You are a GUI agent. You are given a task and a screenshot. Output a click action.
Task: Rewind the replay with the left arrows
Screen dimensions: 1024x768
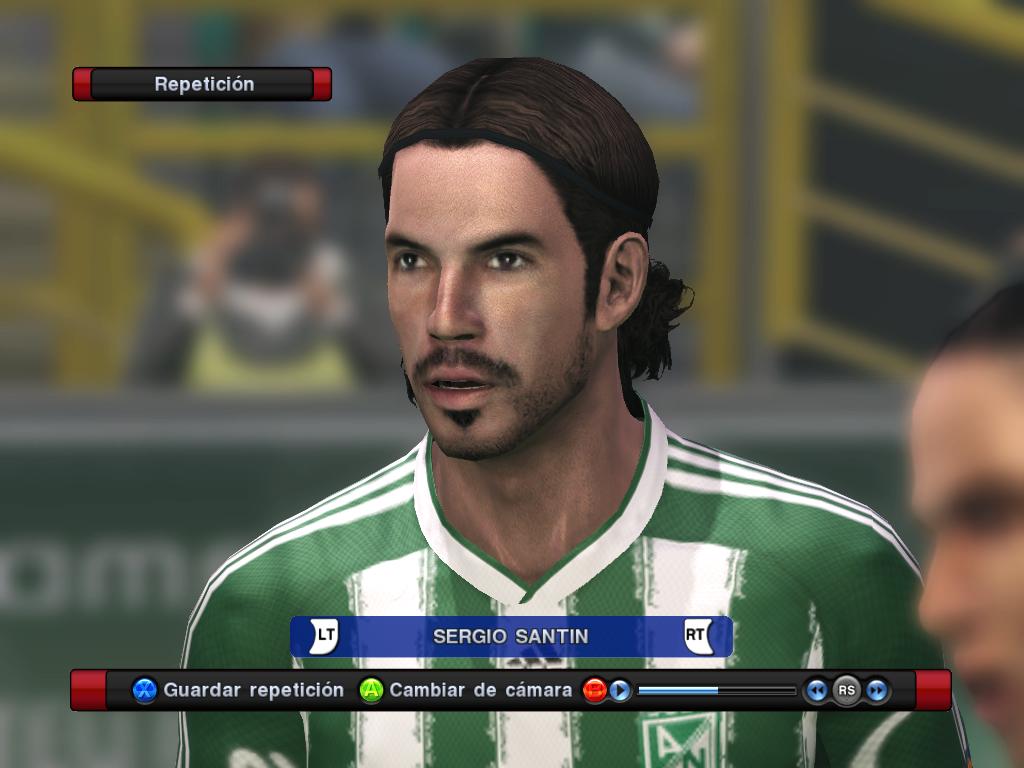(x=817, y=690)
